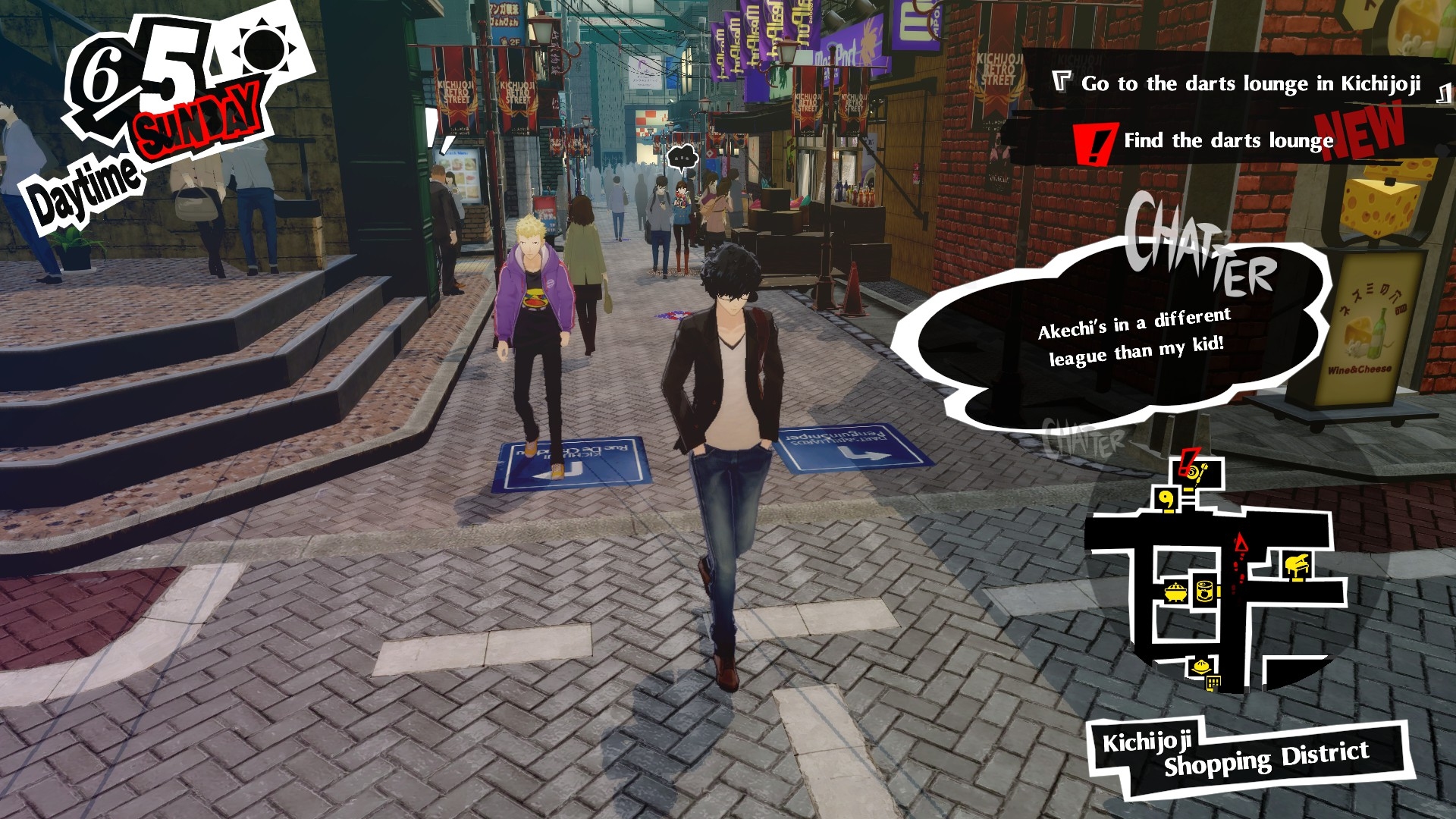This screenshot has width=1456, height=819.
Task: Open the "Find the darts lounge" sub-objective
Action: coord(1228,140)
